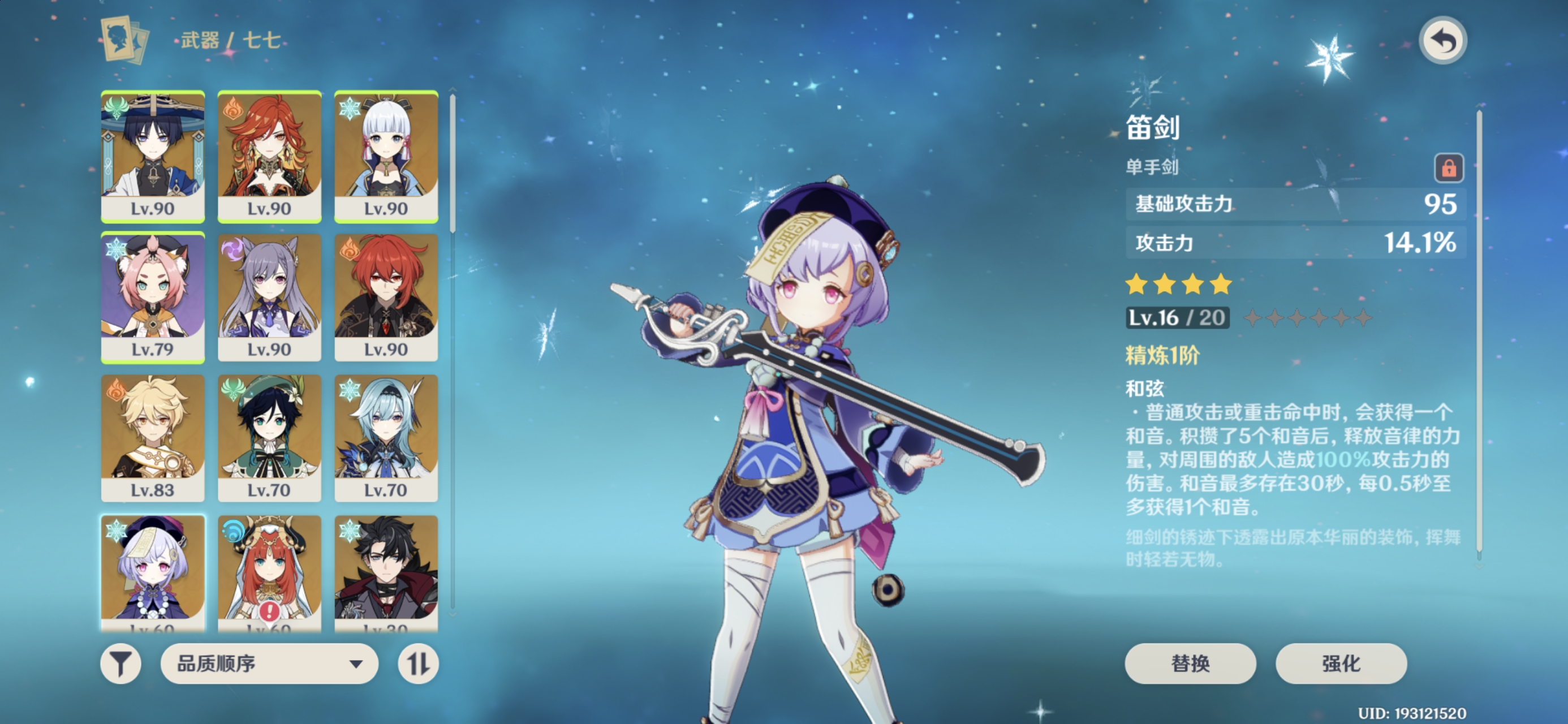
Task: Reverse sort order with arrows button
Action: coord(418,663)
